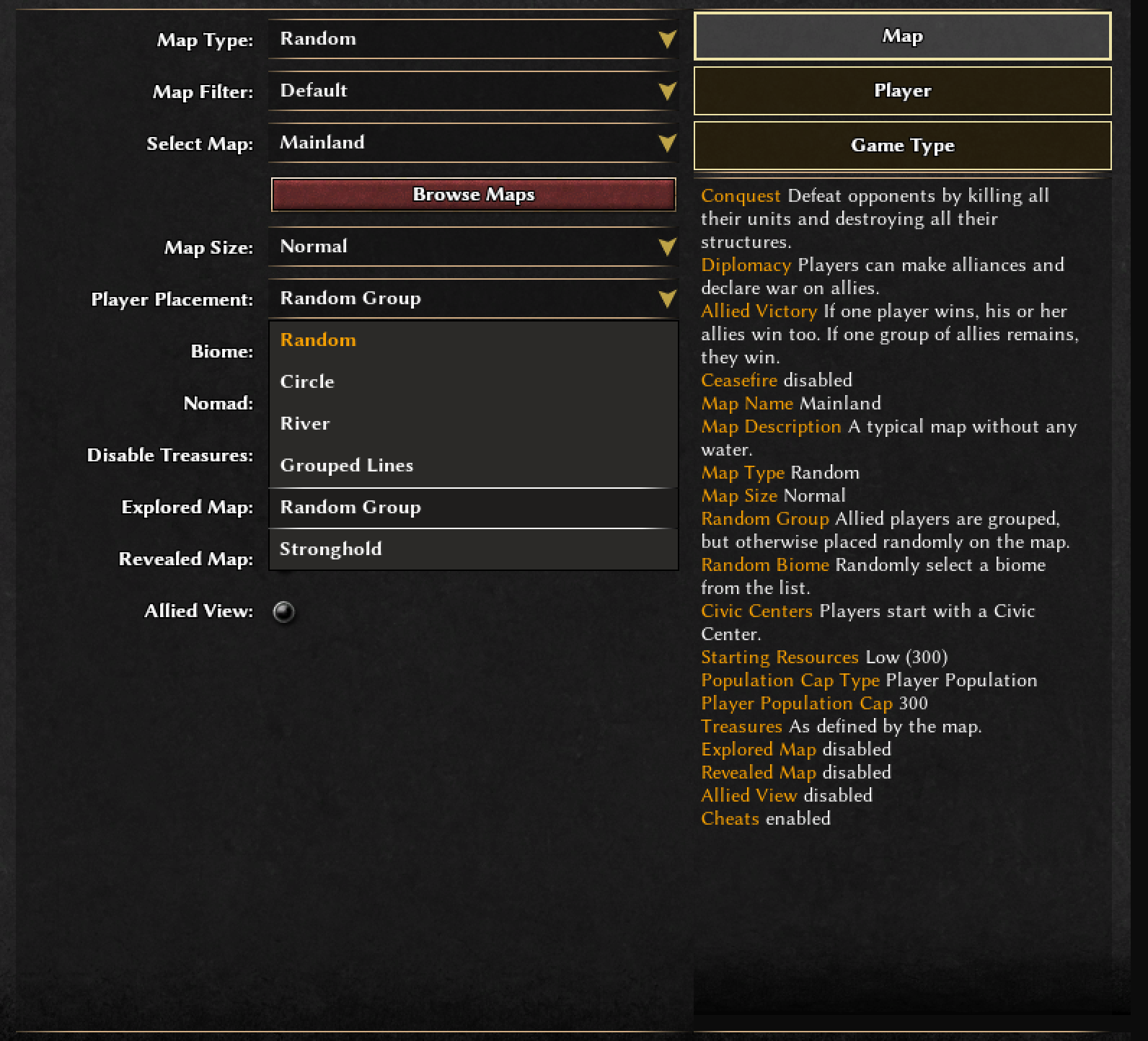
Task: Select Random Group in the open list
Action: pos(472,508)
